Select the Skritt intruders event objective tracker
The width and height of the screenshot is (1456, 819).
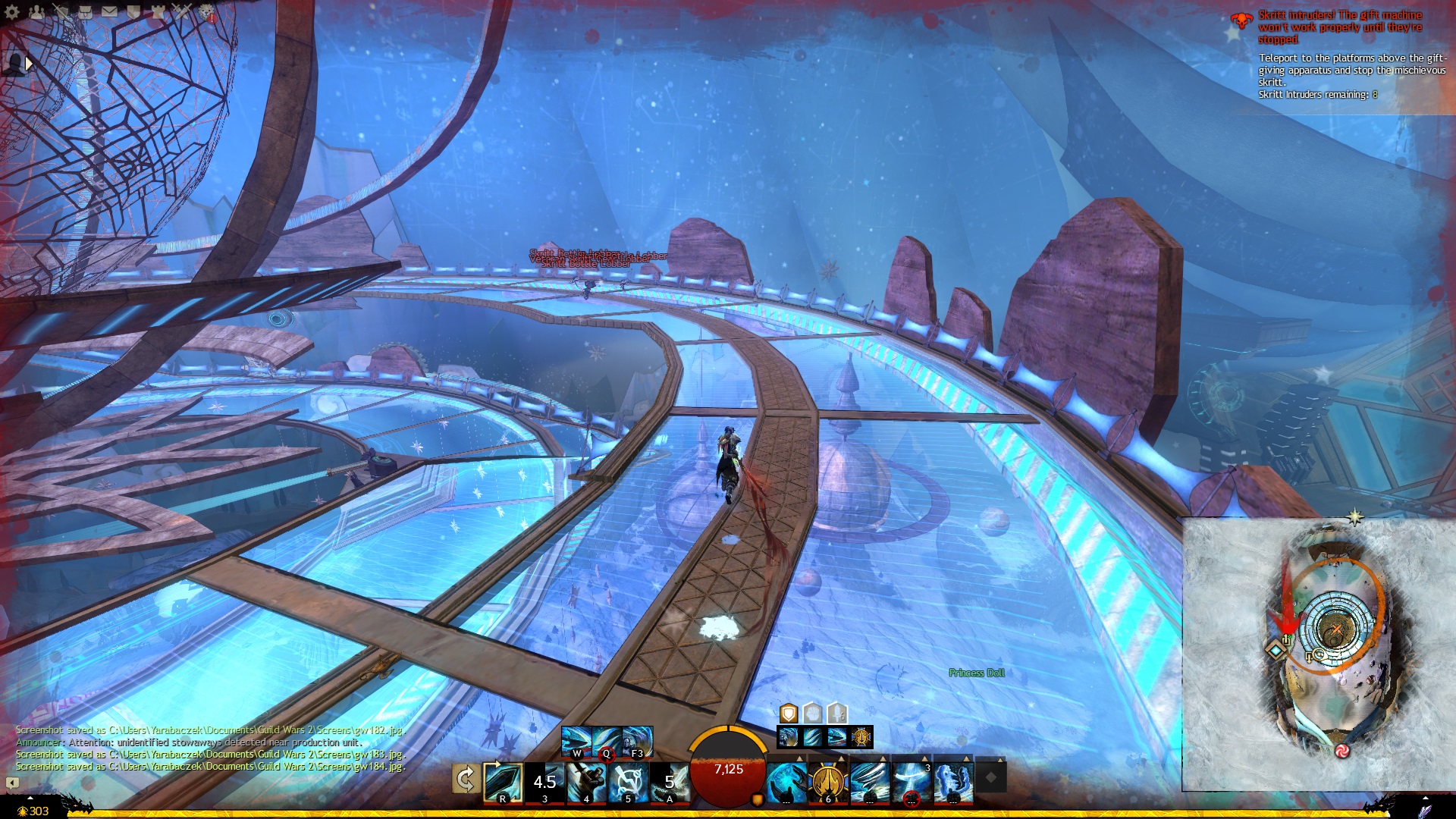pyautogui.click(x=1339, y=27)
